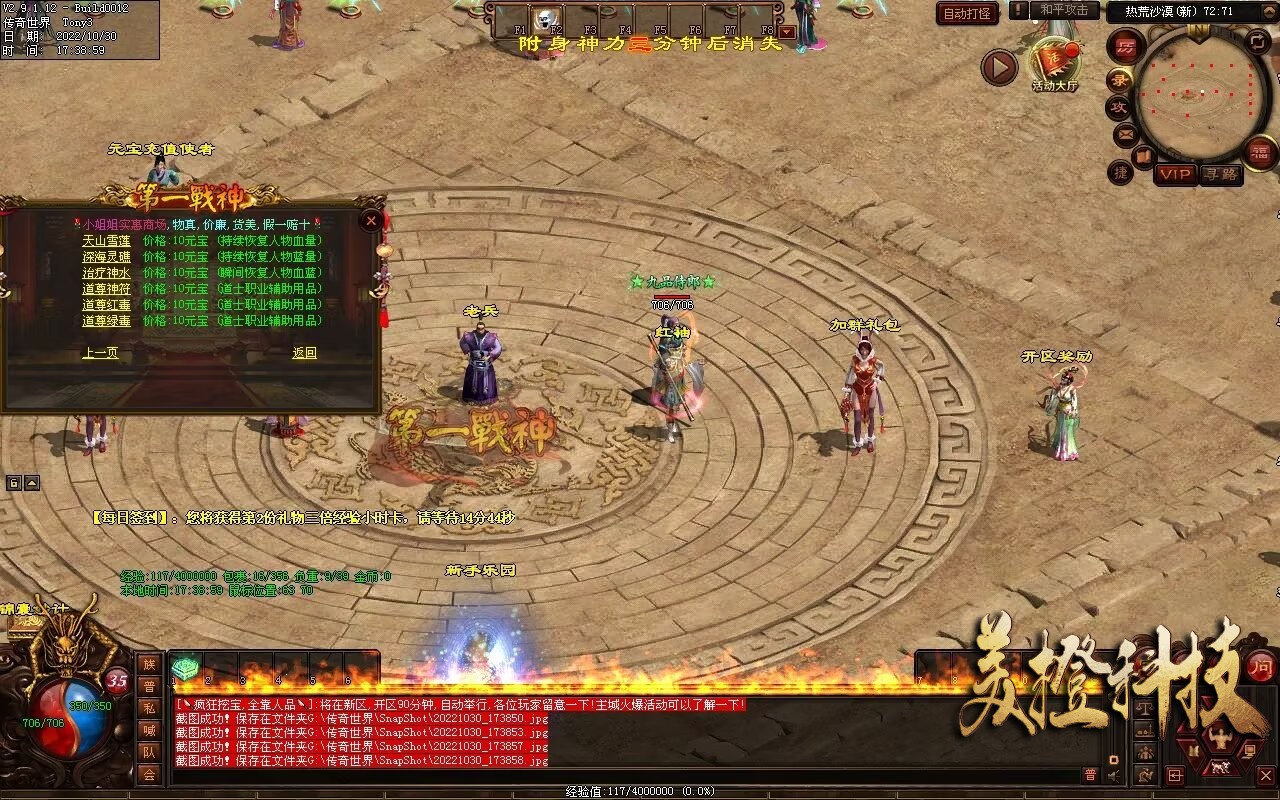
Task: Choose 治疗神水 in the shop
Action: tap(106, 273)
